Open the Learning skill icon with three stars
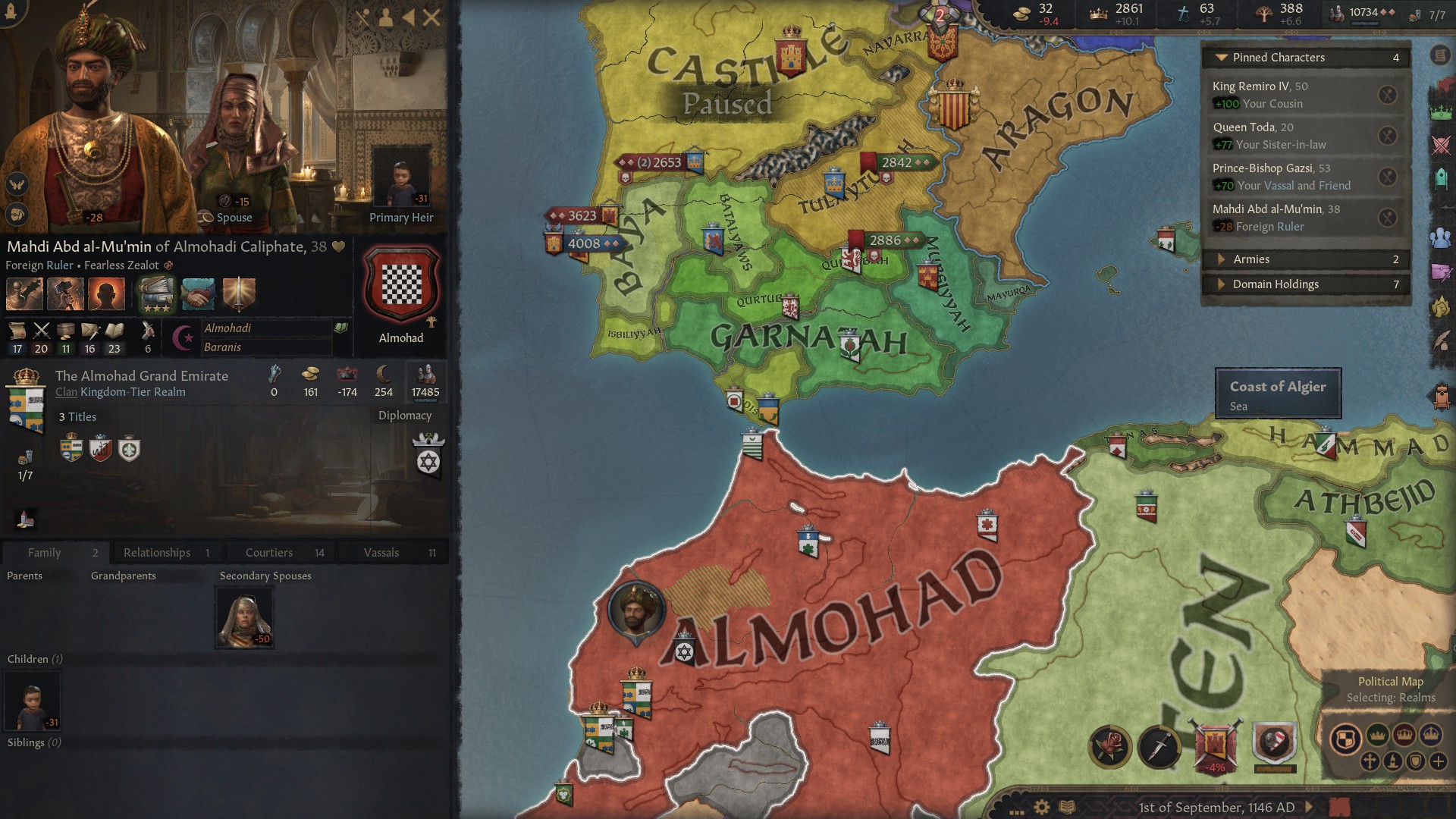The image size is (1456, 819). click(x=156, y=294)
